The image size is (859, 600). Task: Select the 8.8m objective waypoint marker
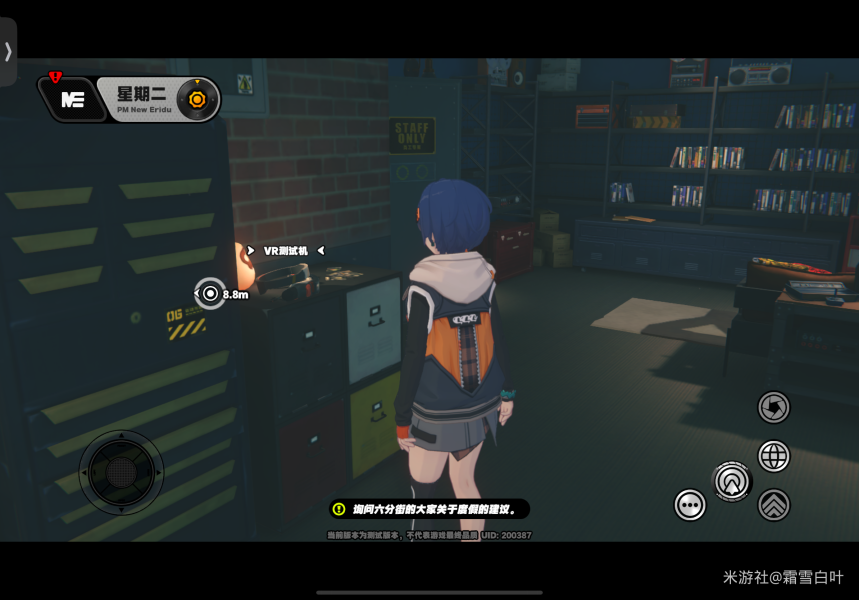coord(210,293)
